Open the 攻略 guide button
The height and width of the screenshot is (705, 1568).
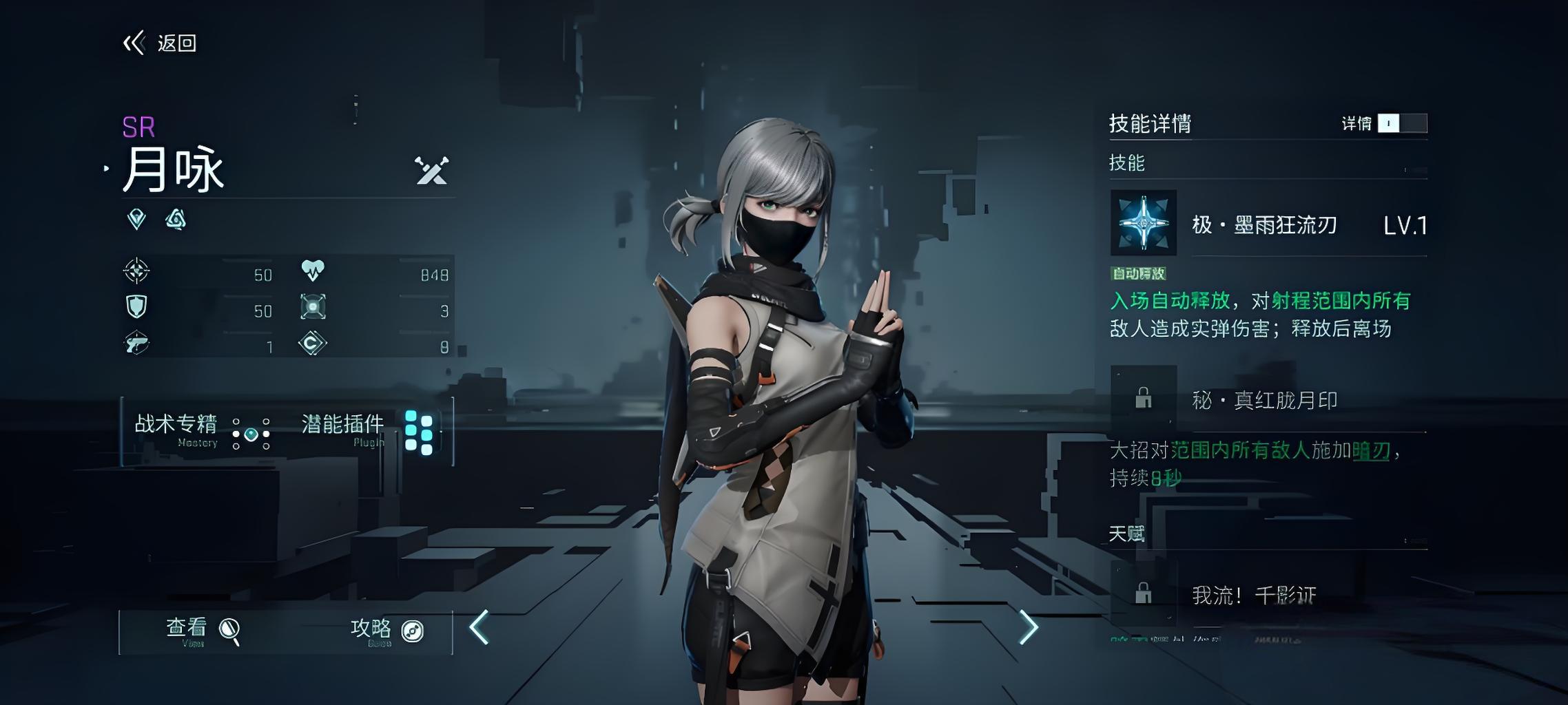pyautogui.click(x=386, y=630)
